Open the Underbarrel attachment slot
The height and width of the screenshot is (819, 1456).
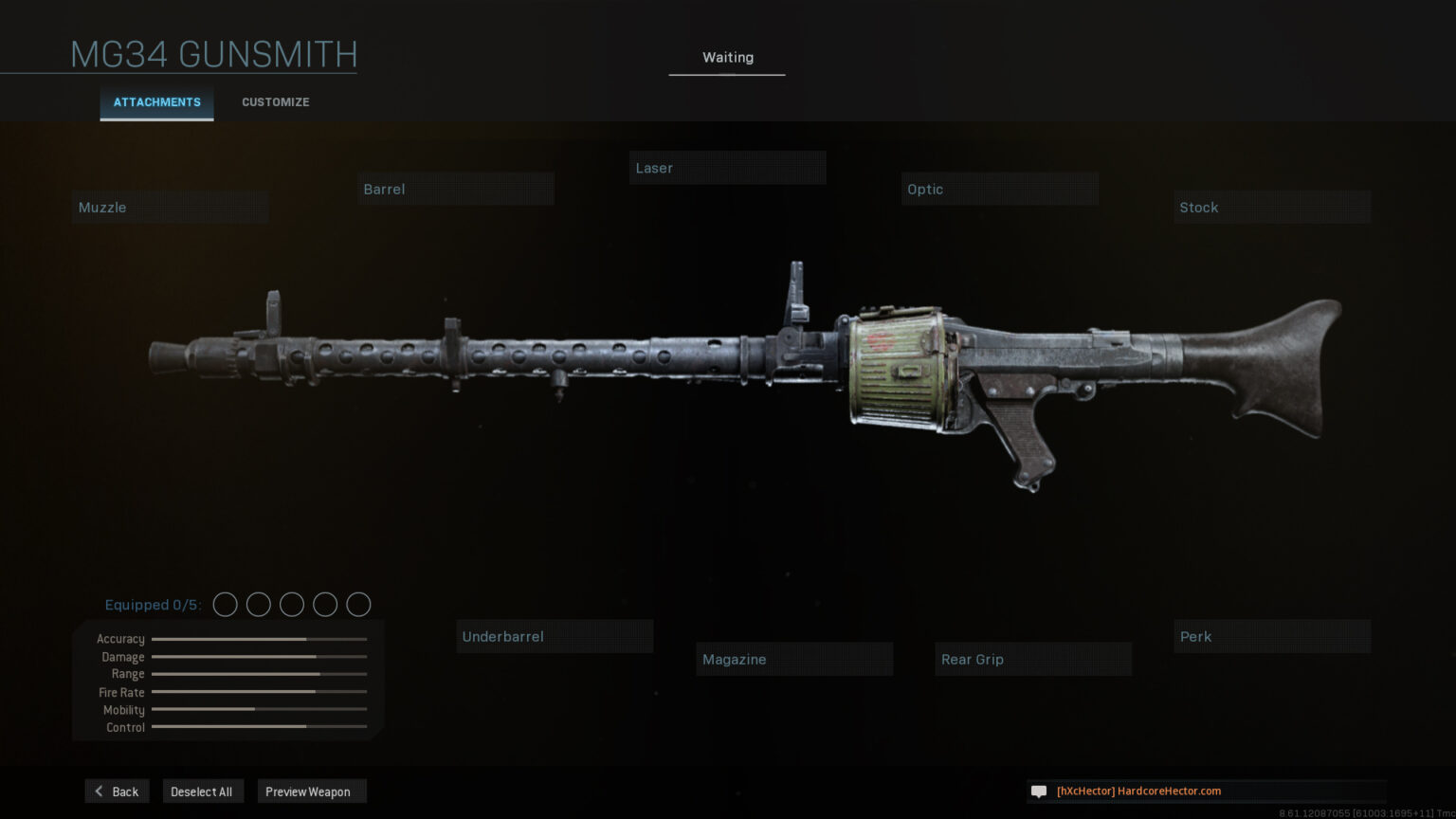tap(555, 636)
